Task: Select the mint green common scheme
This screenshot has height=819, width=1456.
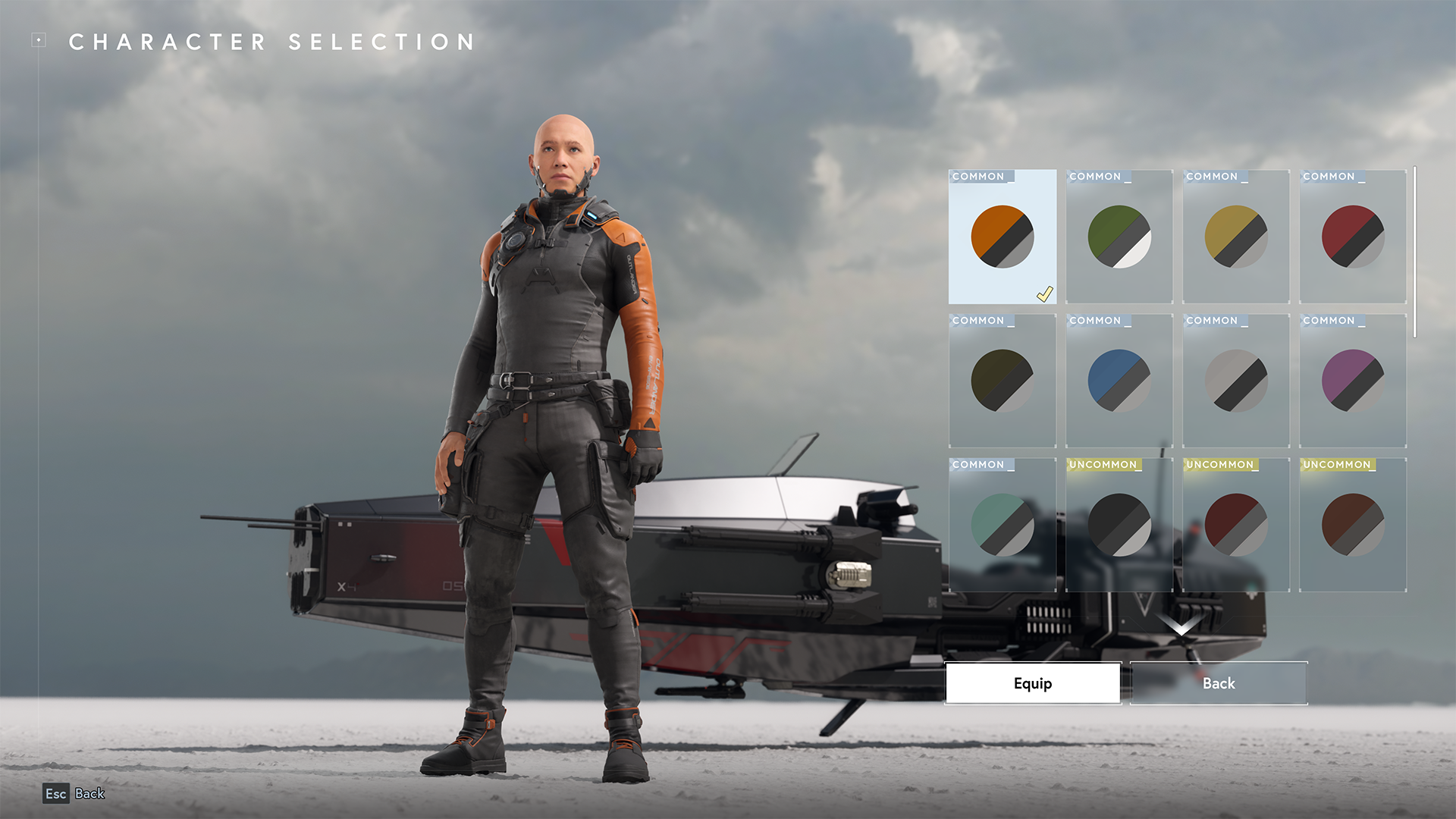Action: 1001,523
